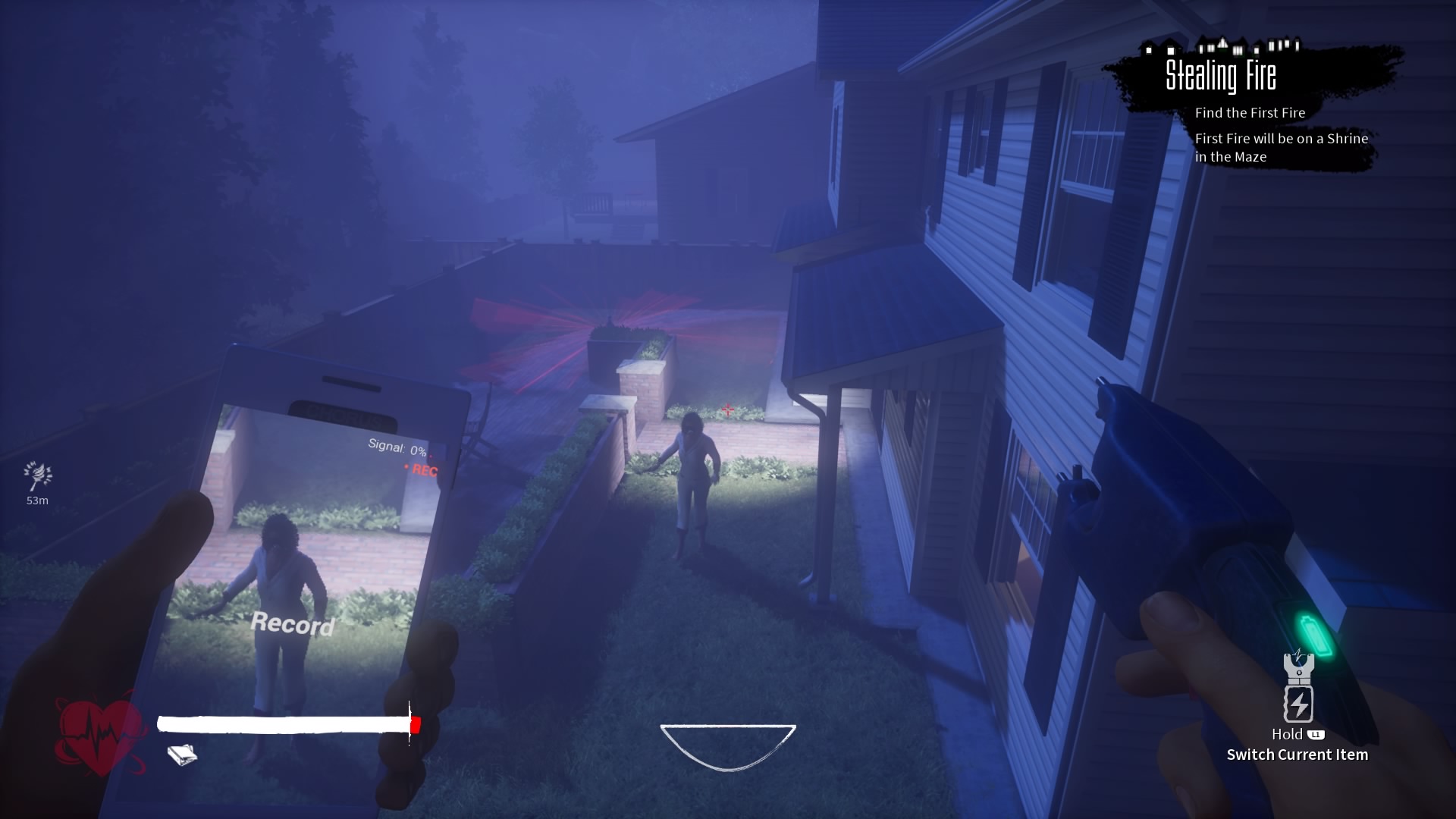
Task: Click the crosshair reticle at screen center
Action: pos(726,410)
